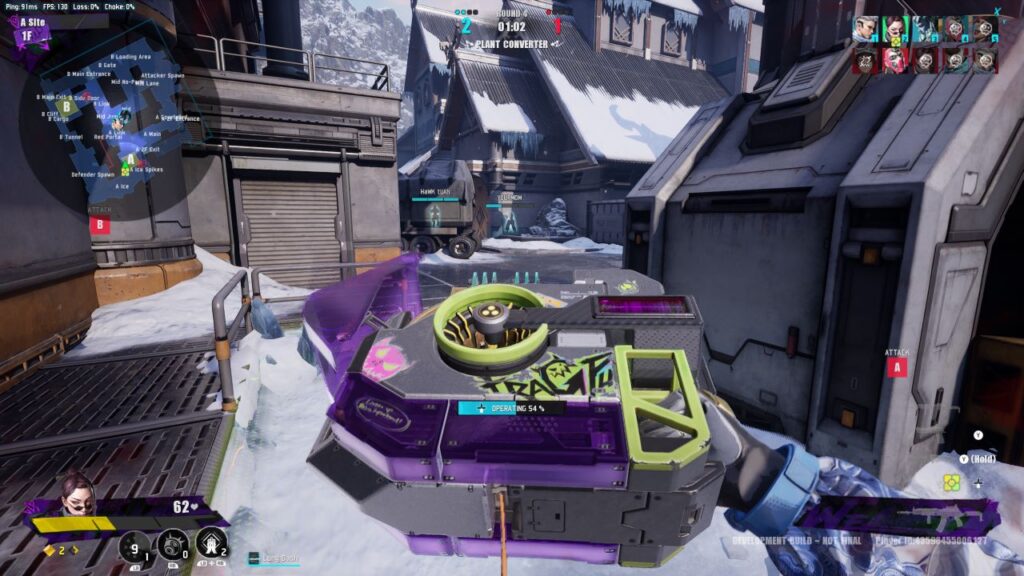Click the Attack A objective waypoint marker
Screen dimensions: 1024x576
[896, 367]
